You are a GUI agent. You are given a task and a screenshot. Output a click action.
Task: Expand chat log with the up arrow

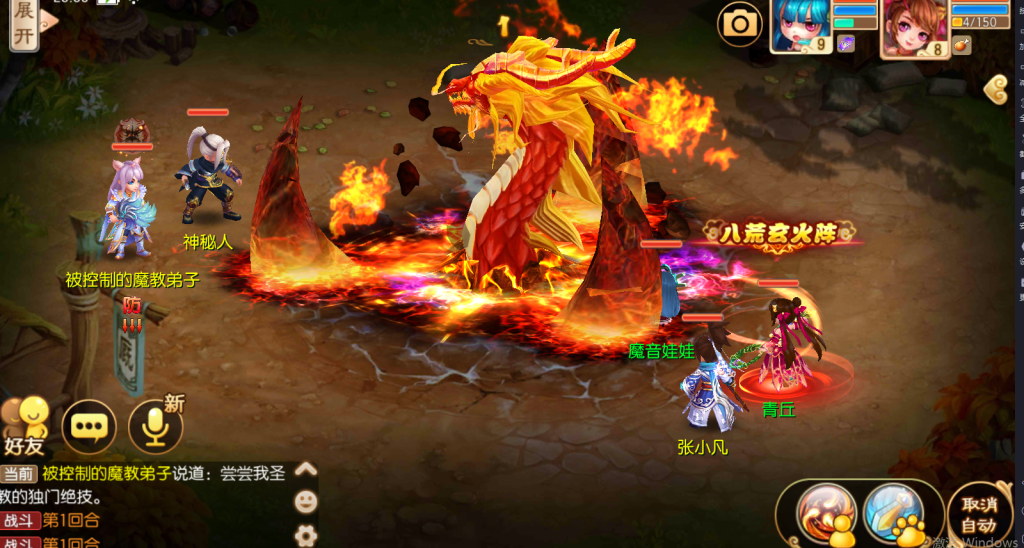coord(306,470)
